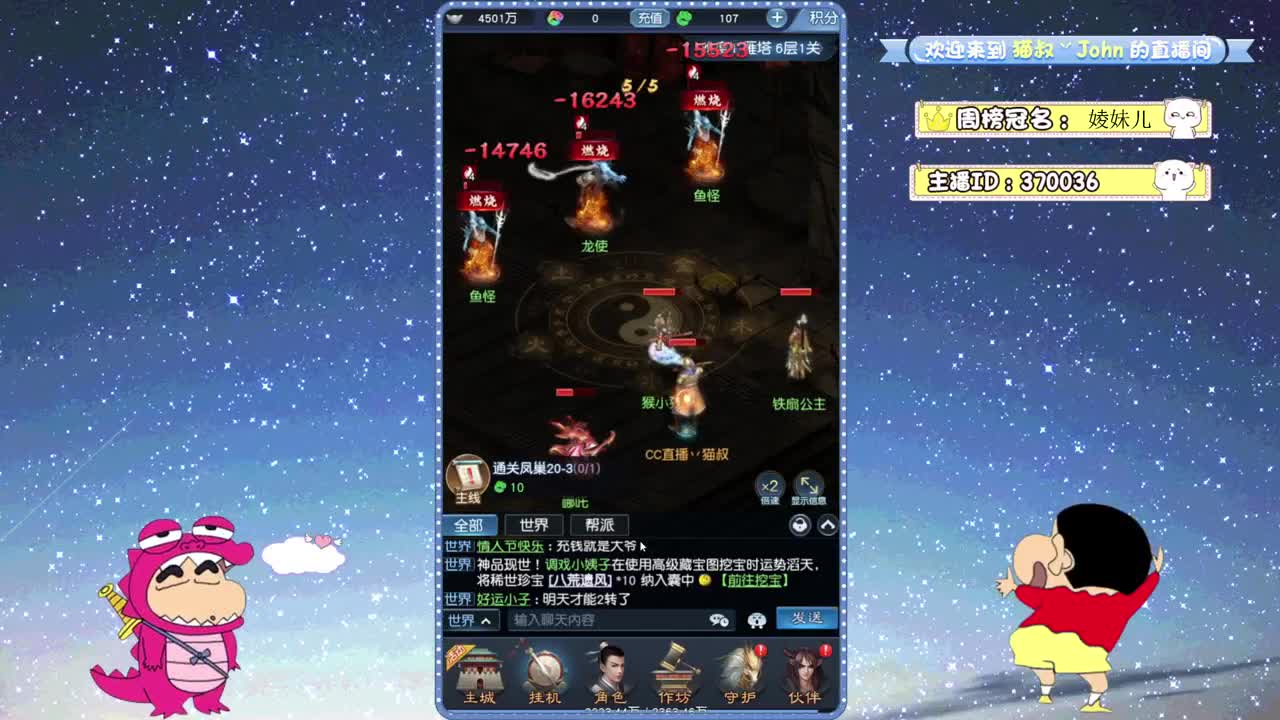Viewport: 1280px width, 720px height.
Task: Open the emoji picker beside chat input
Action: tap(756, 621)
